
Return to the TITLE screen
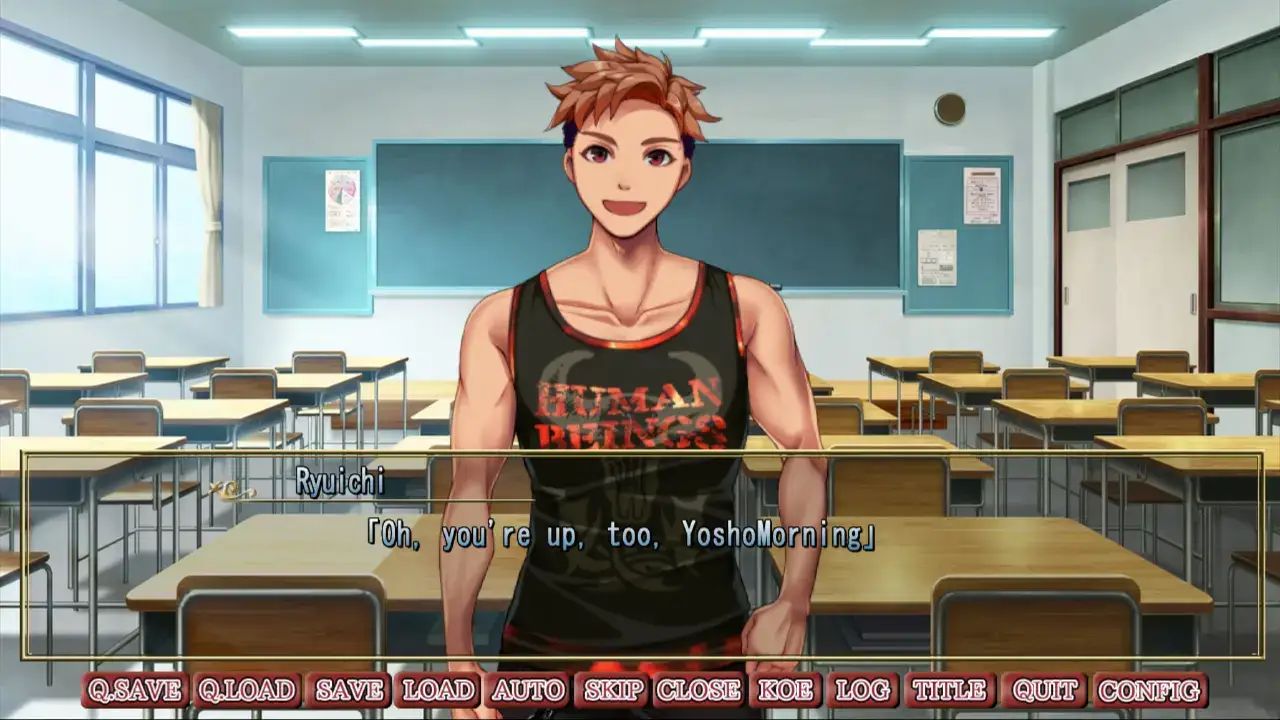coord(950,690)
